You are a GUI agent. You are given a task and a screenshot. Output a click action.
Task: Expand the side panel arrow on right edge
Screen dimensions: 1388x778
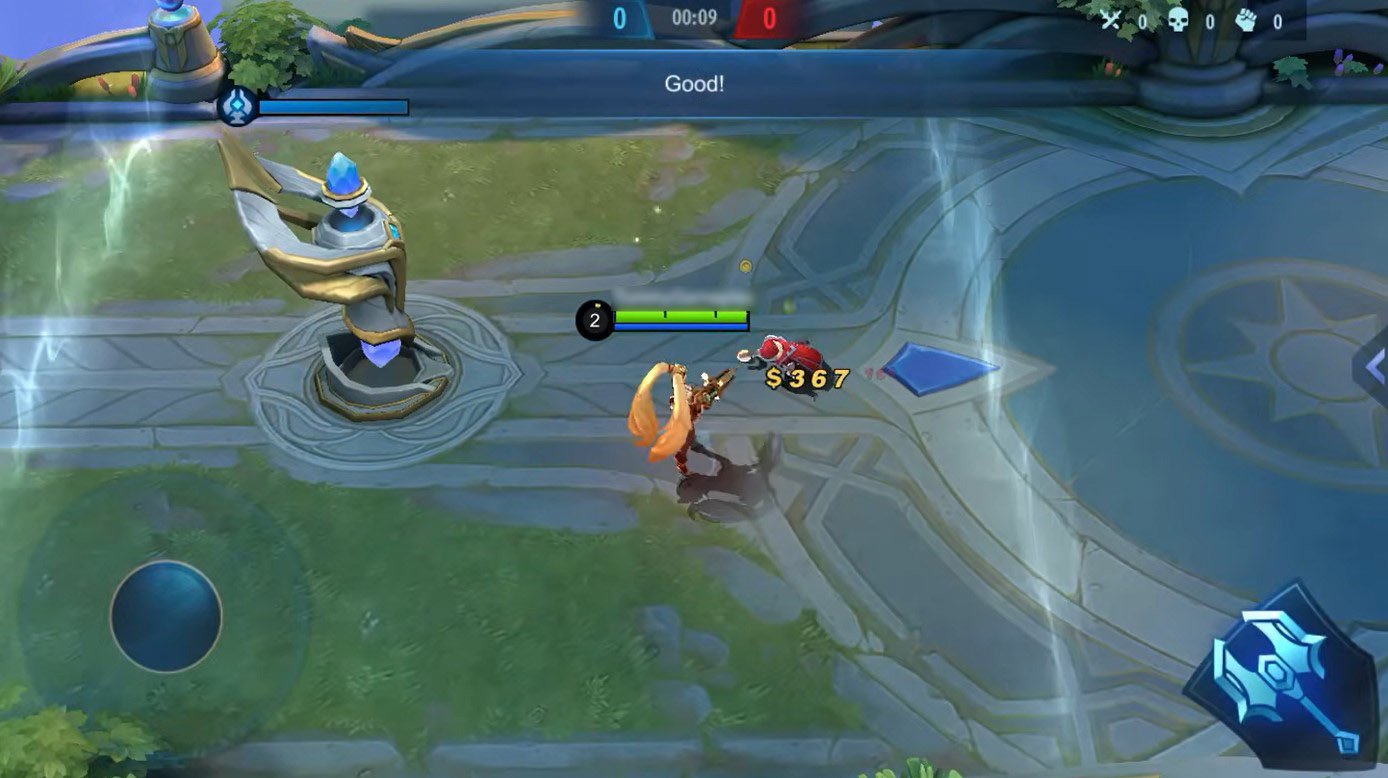[1374, 364]
